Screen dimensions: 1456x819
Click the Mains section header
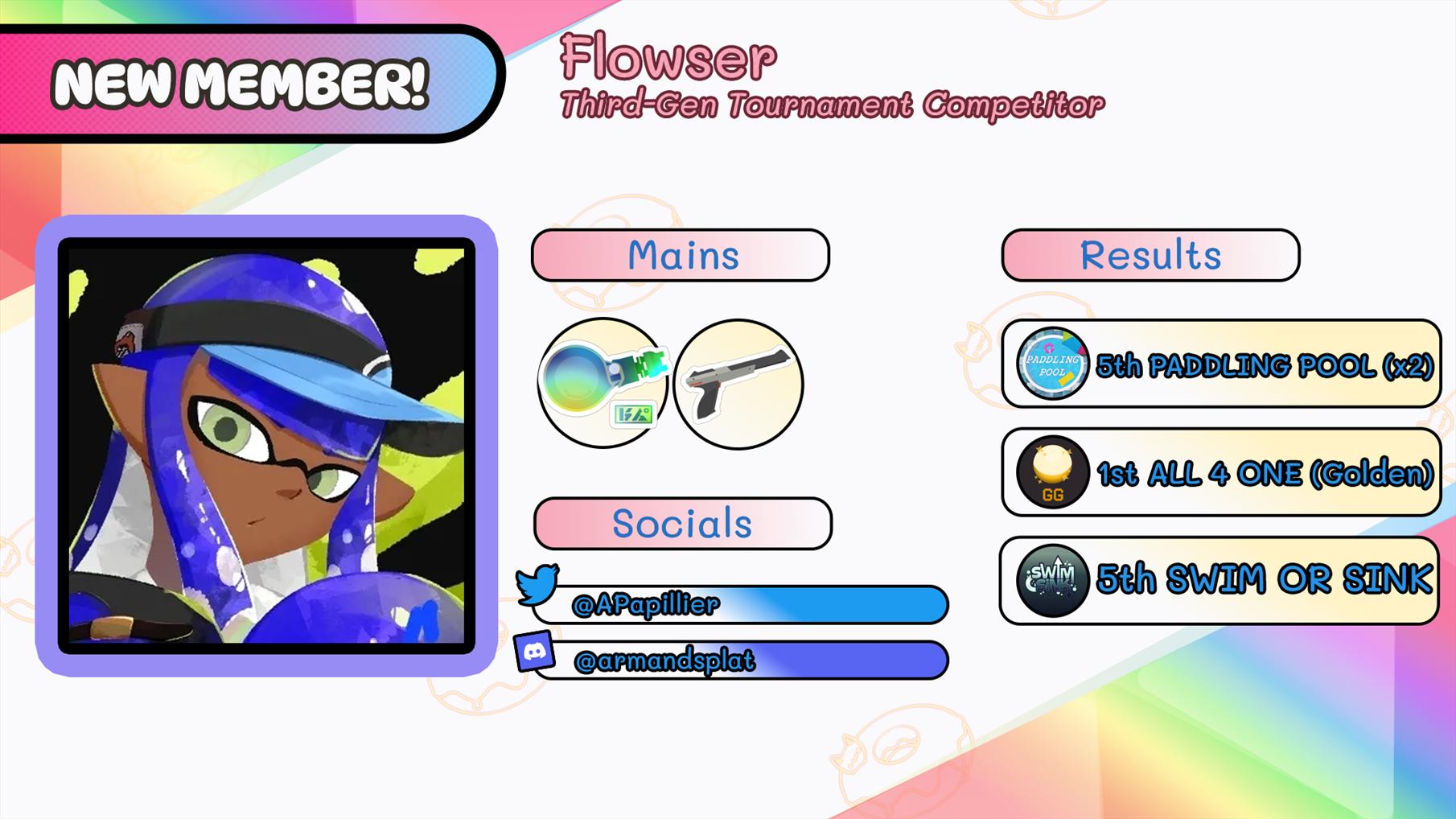[x=681, y=255]
